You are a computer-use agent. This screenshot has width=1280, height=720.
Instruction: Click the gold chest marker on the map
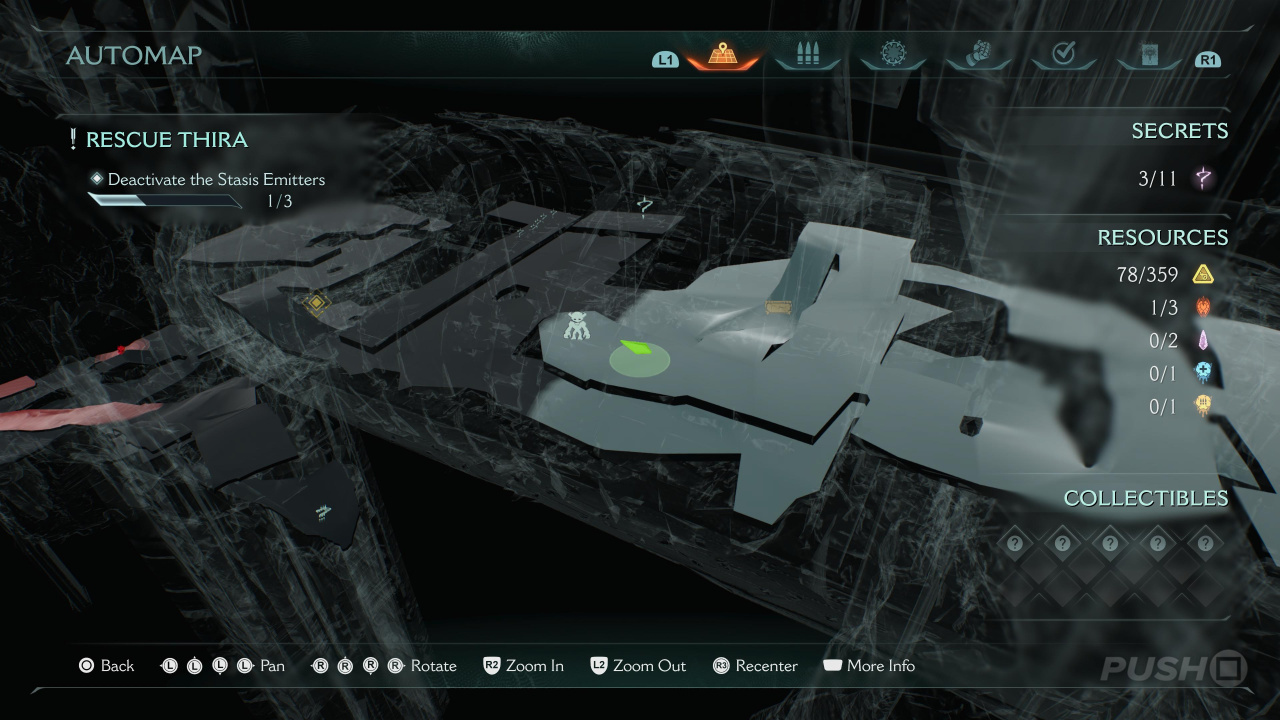[x=778, y=306]
